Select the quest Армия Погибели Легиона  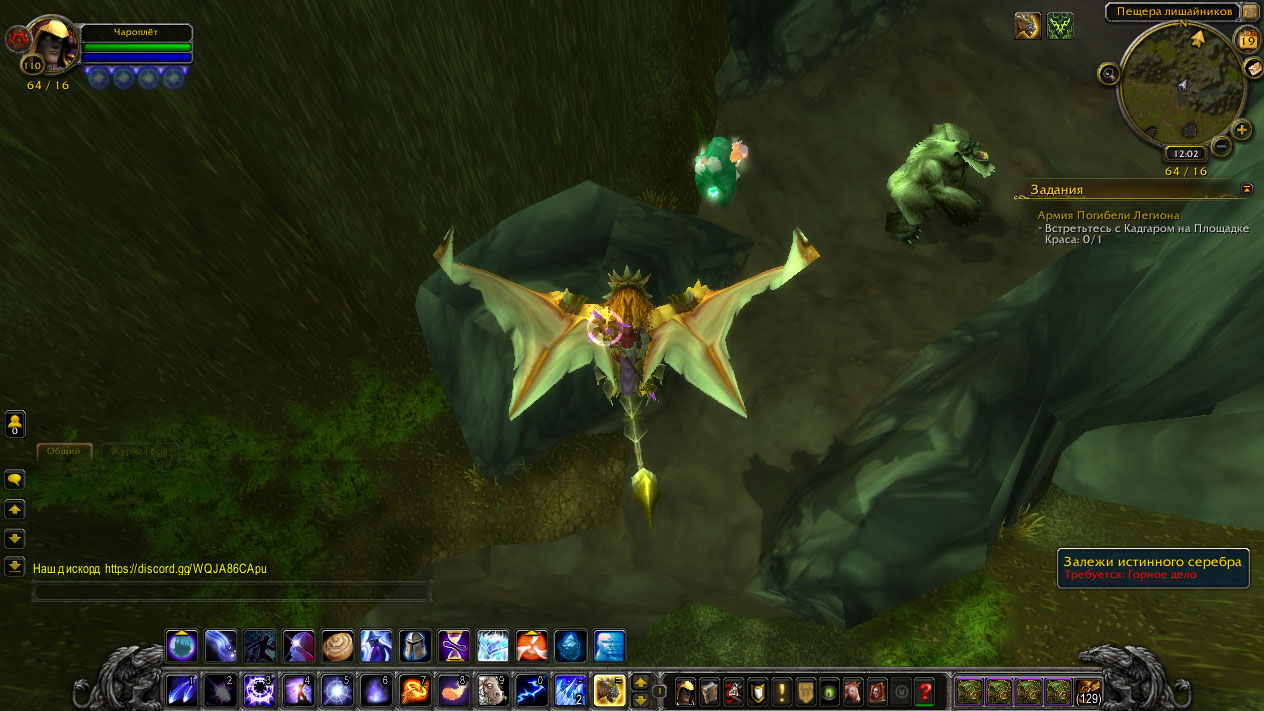[1108, 215]
